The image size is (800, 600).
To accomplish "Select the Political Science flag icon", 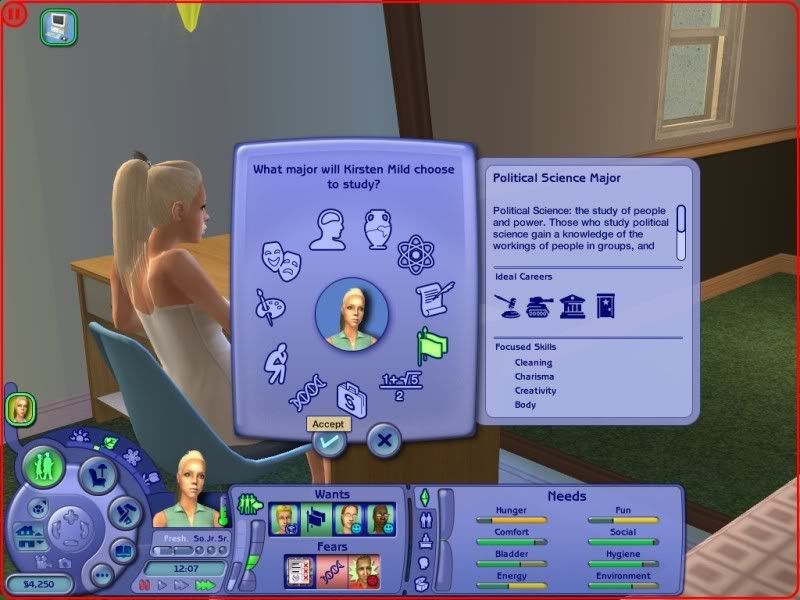I will (432, 345).
